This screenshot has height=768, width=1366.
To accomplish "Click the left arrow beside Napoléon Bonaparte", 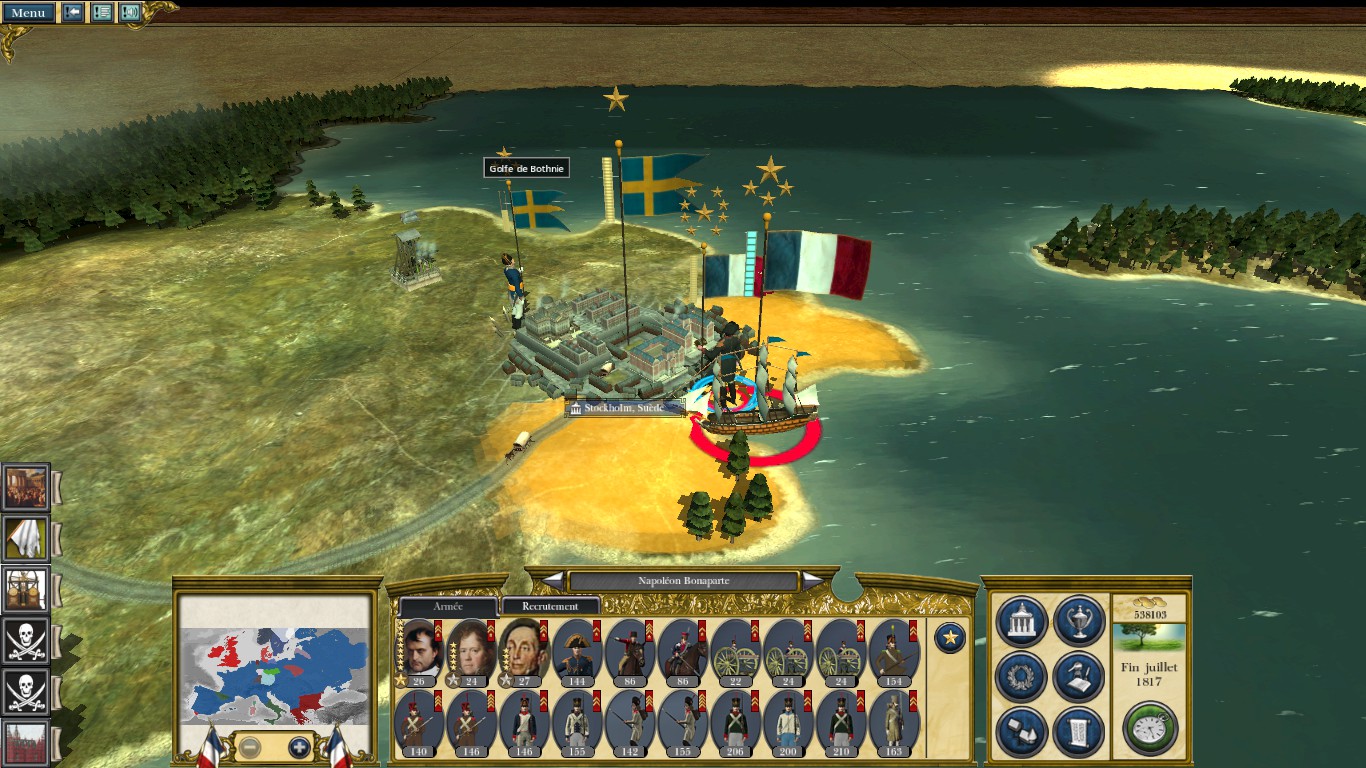I will 553,580.
